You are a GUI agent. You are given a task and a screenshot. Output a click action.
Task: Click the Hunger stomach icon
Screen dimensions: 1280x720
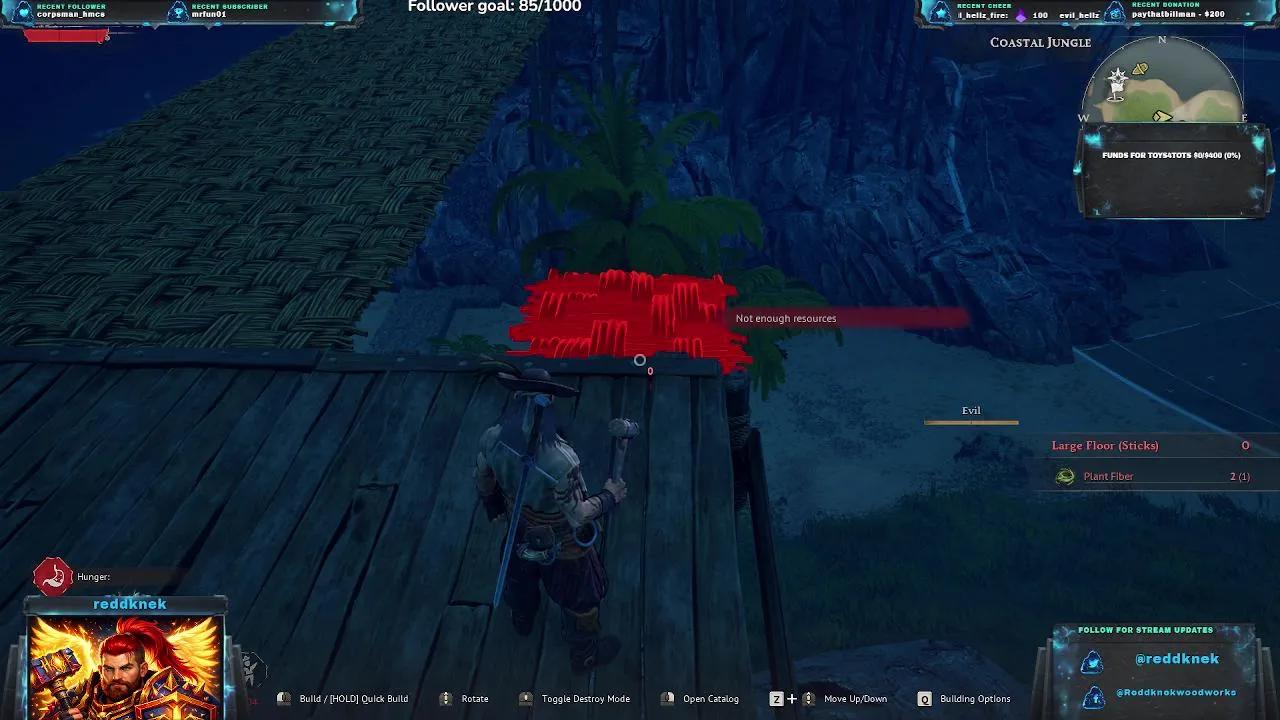(x=50, y=575)
